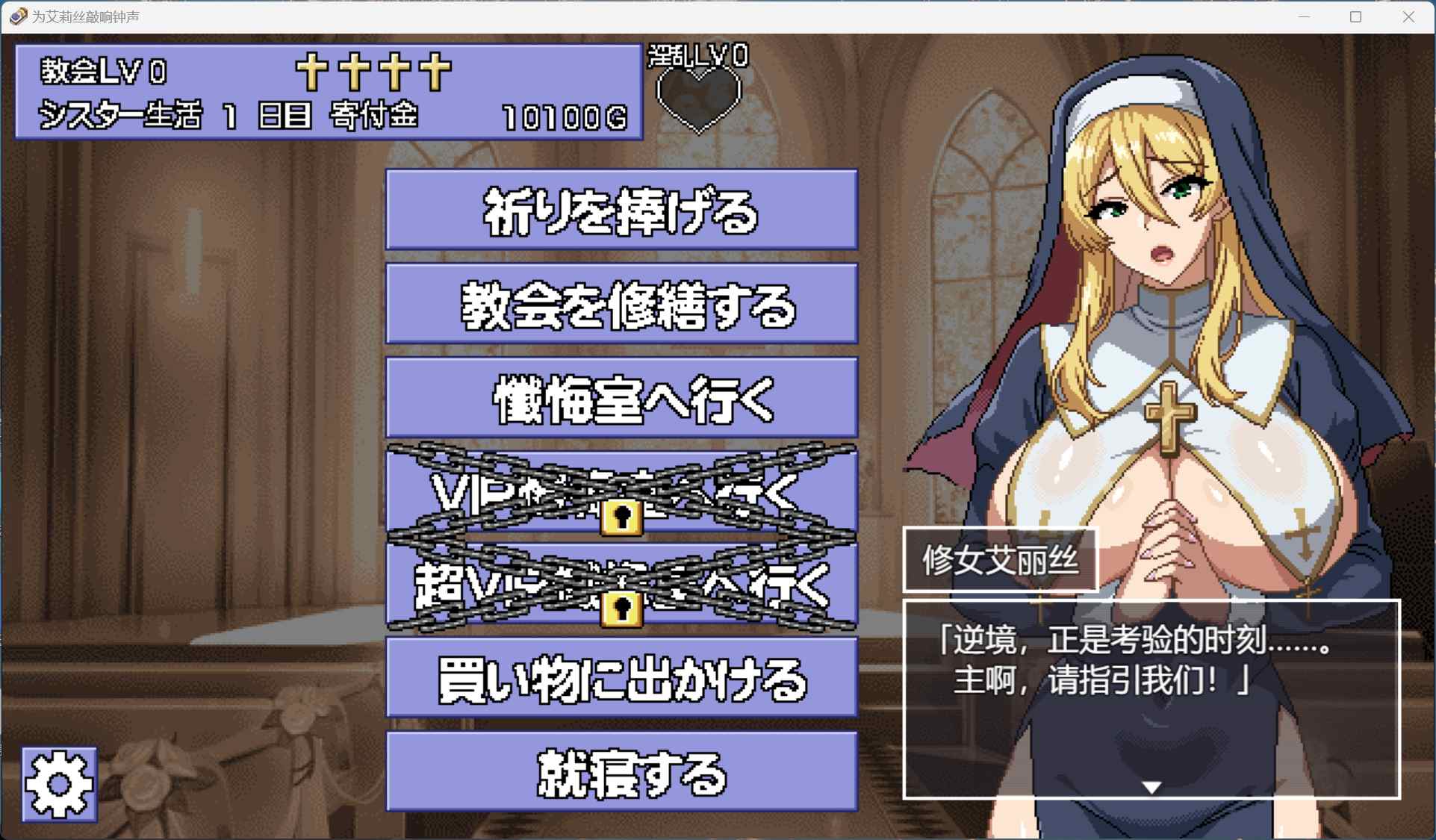Click the fourth golden cross icon
The height and width of the screenshot is (840, 1436).
click(x=435, y=73)
